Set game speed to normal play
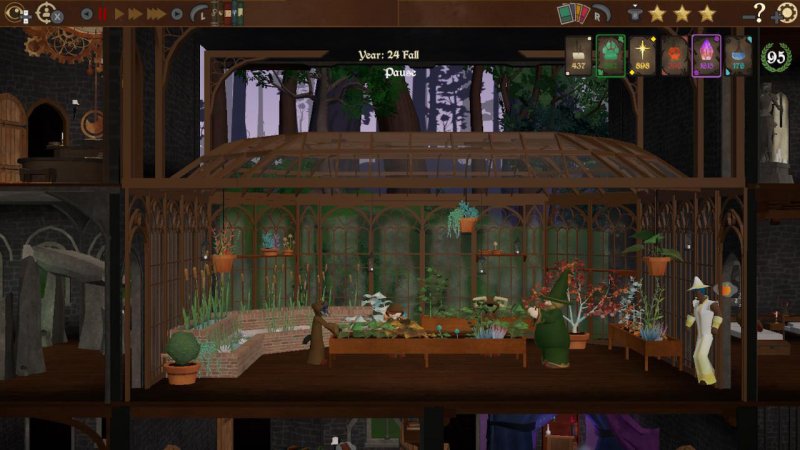The height and width of the screenshot is (450, 800). click(x=121, y=14)
